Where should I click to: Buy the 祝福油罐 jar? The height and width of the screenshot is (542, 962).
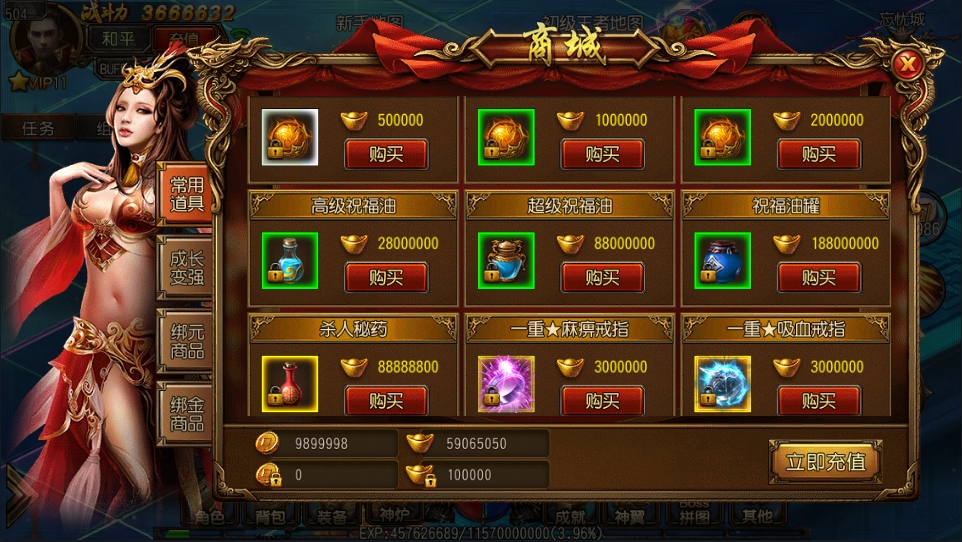tap(818, 277)
